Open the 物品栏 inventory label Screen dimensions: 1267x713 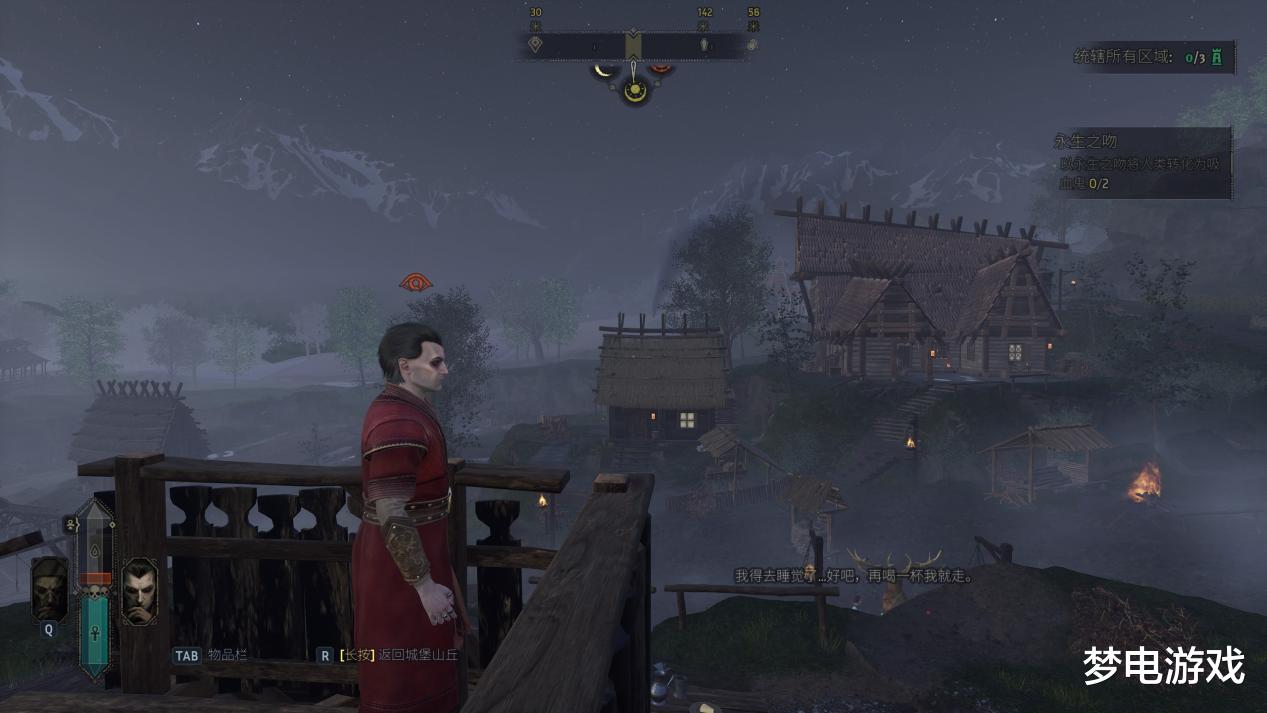click(x=226, y=655)
